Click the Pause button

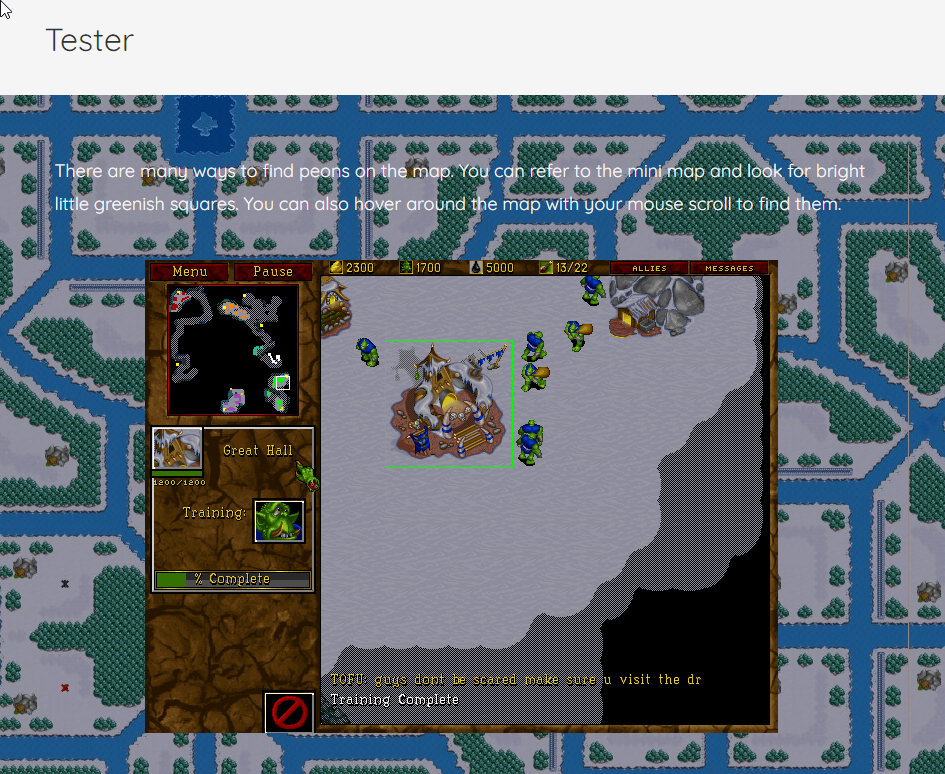pos(273,271)
